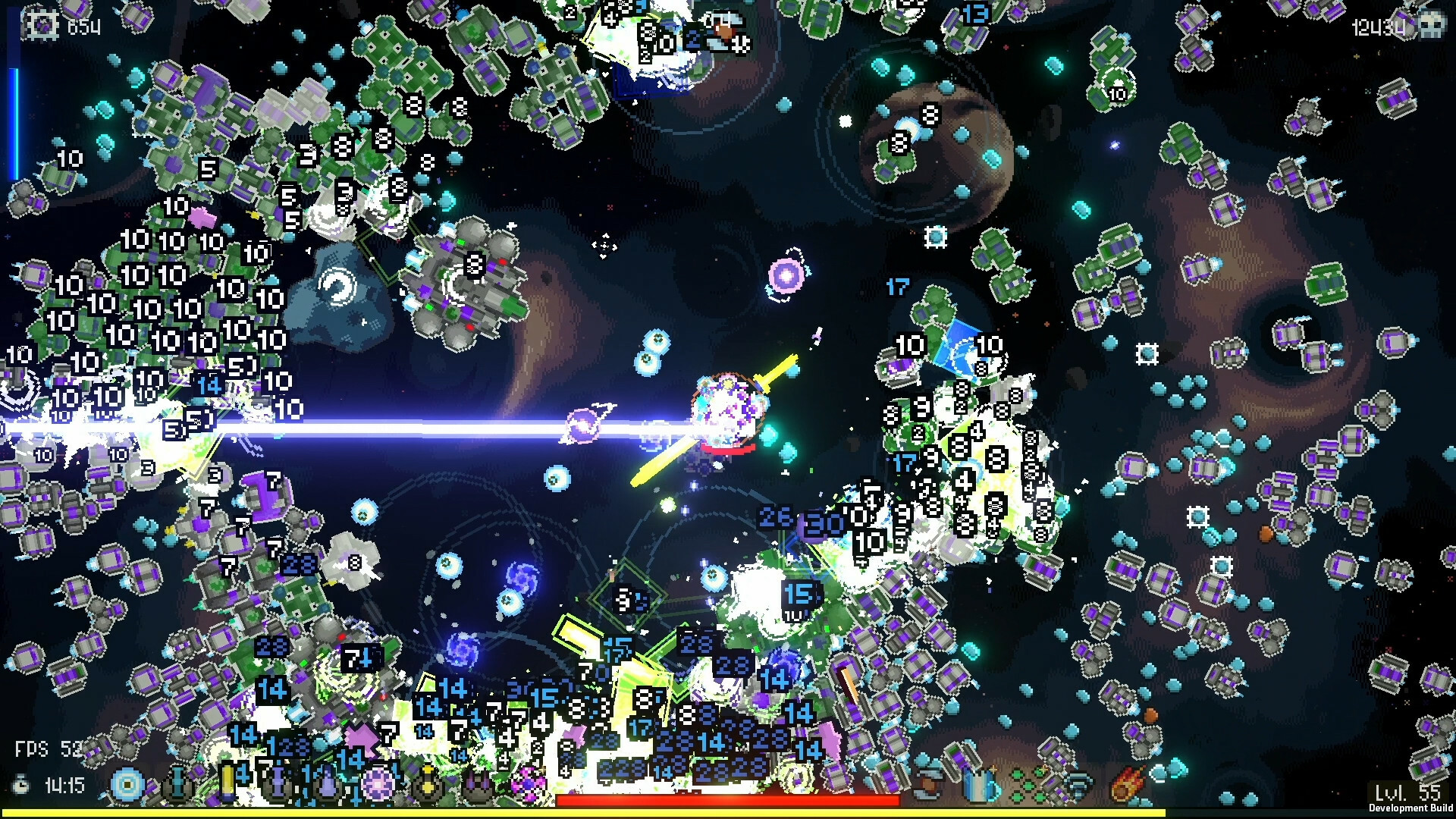Select the purple orb disc weapon icon
Image resolution: width=1456 pixels, height=819 pixels.
point(377,784)
